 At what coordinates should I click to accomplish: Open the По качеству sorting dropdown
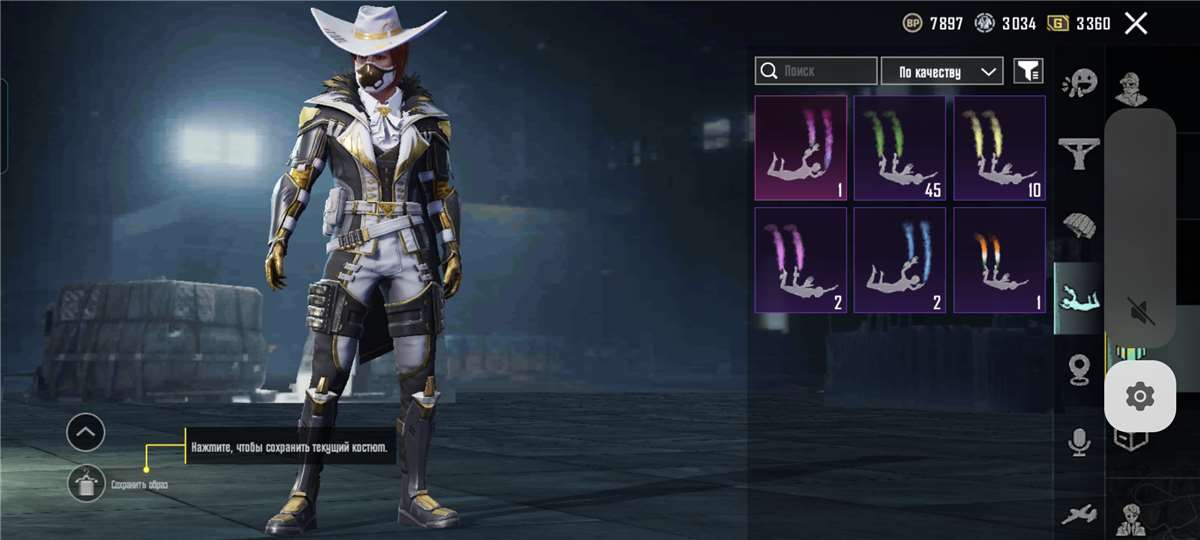pos(941,71)
